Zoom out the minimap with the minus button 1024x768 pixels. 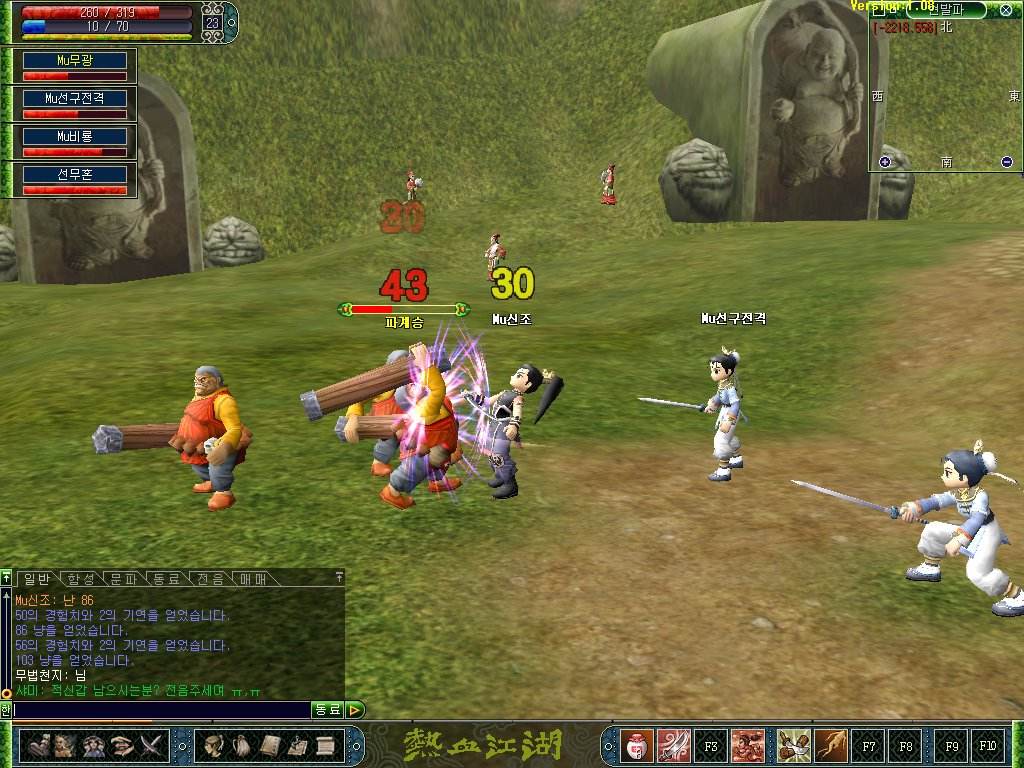coord(1006,162)
